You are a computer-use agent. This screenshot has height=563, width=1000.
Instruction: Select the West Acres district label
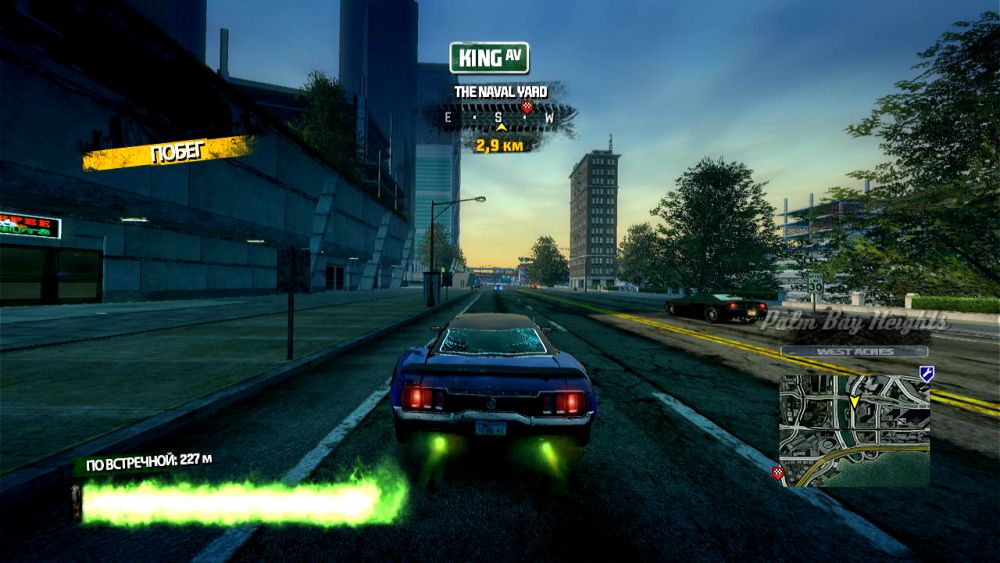pyautogui.click(x=854, y=351)
